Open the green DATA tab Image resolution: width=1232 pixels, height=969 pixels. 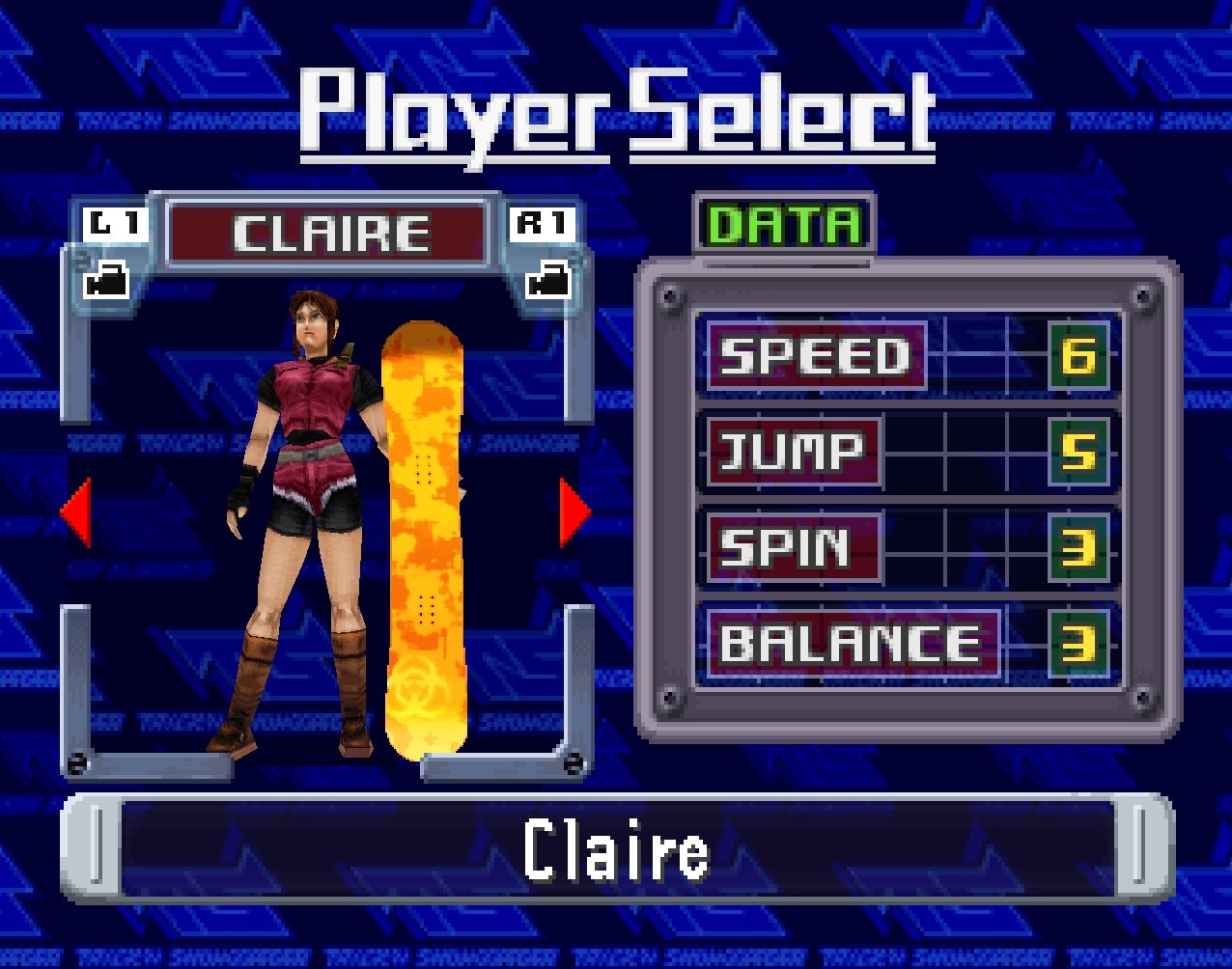tap(784, 226)
